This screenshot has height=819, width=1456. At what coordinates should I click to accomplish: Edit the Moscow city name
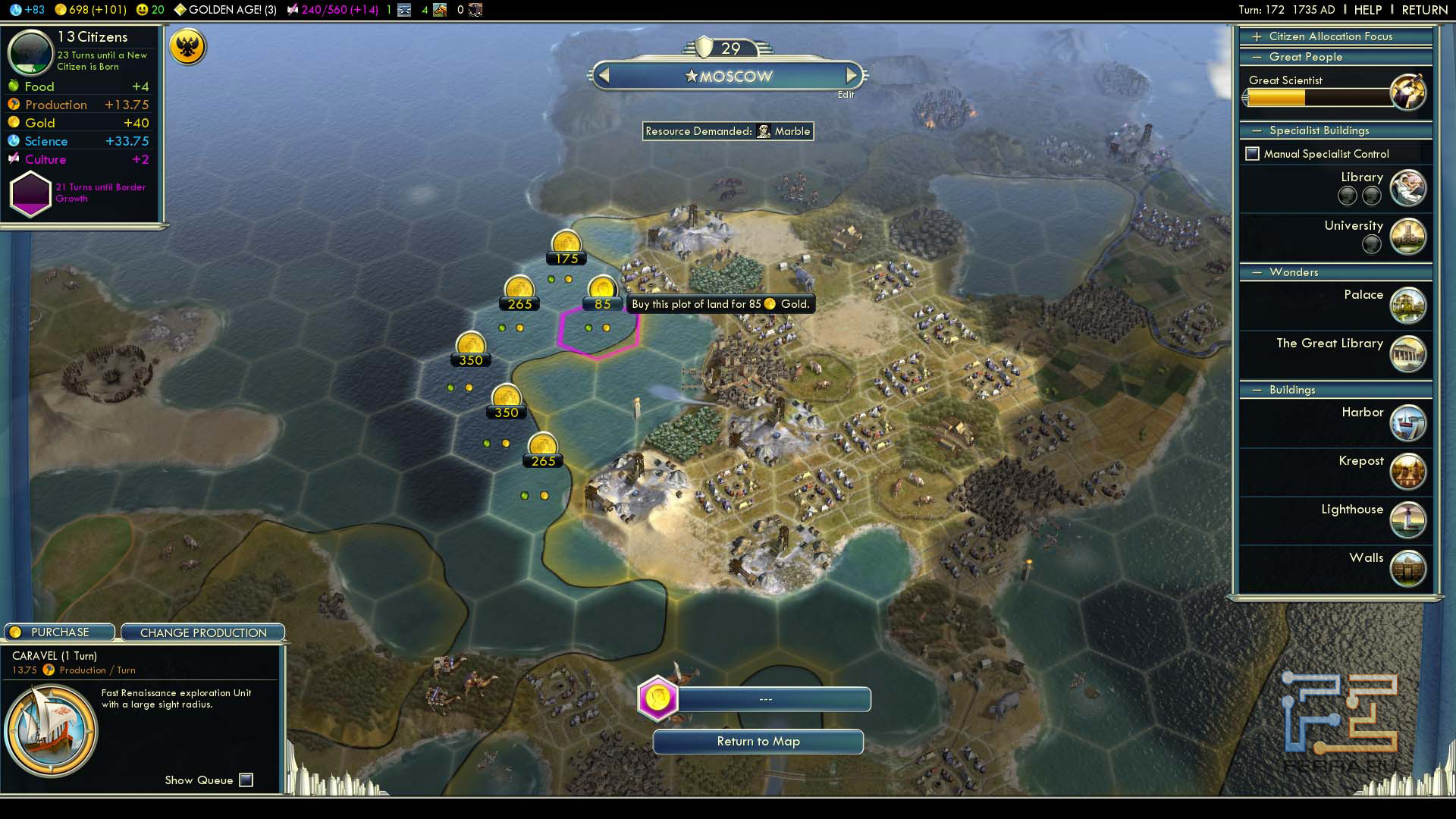click(846, 95)
